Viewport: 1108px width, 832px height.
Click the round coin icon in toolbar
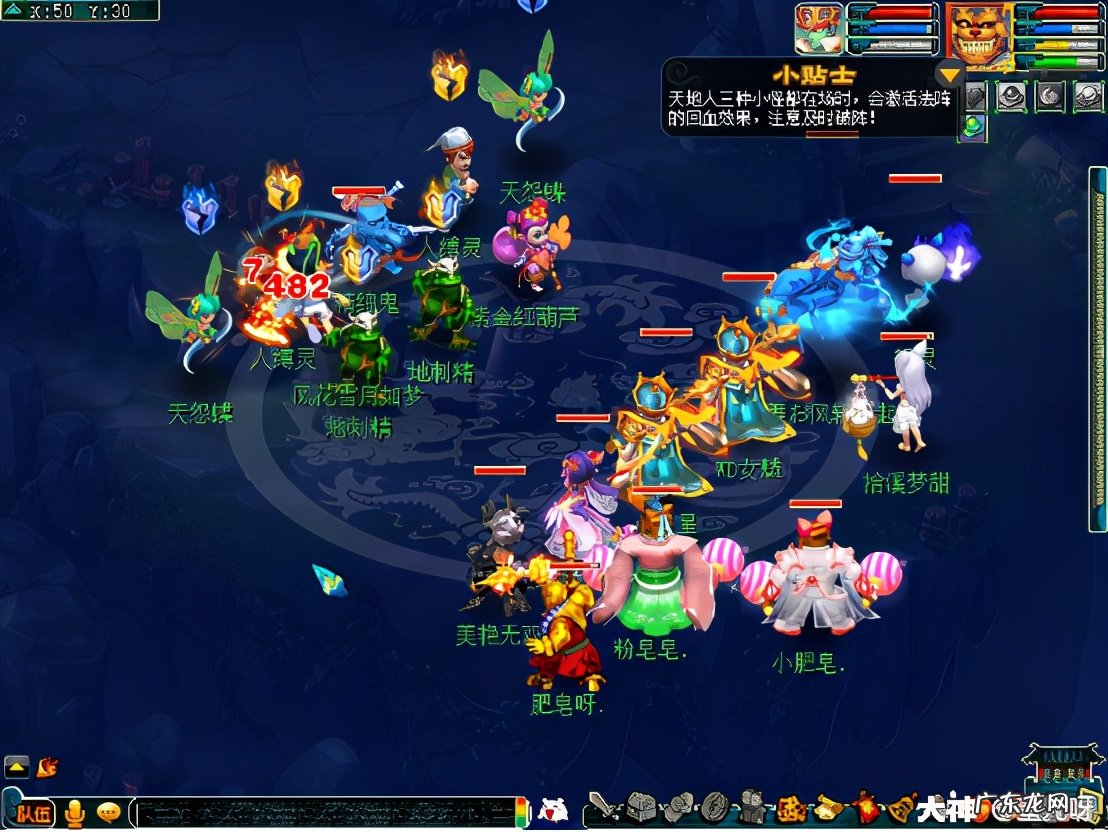pyautogui.click(x=714, y=806)
